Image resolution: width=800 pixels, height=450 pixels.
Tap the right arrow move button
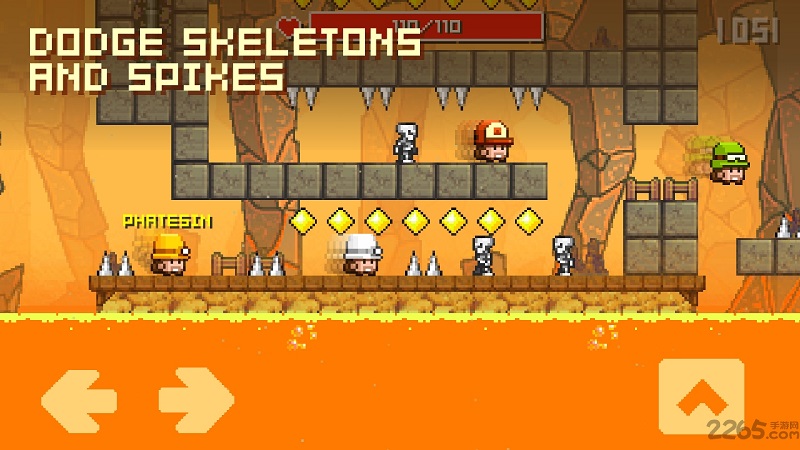(197, 399)
